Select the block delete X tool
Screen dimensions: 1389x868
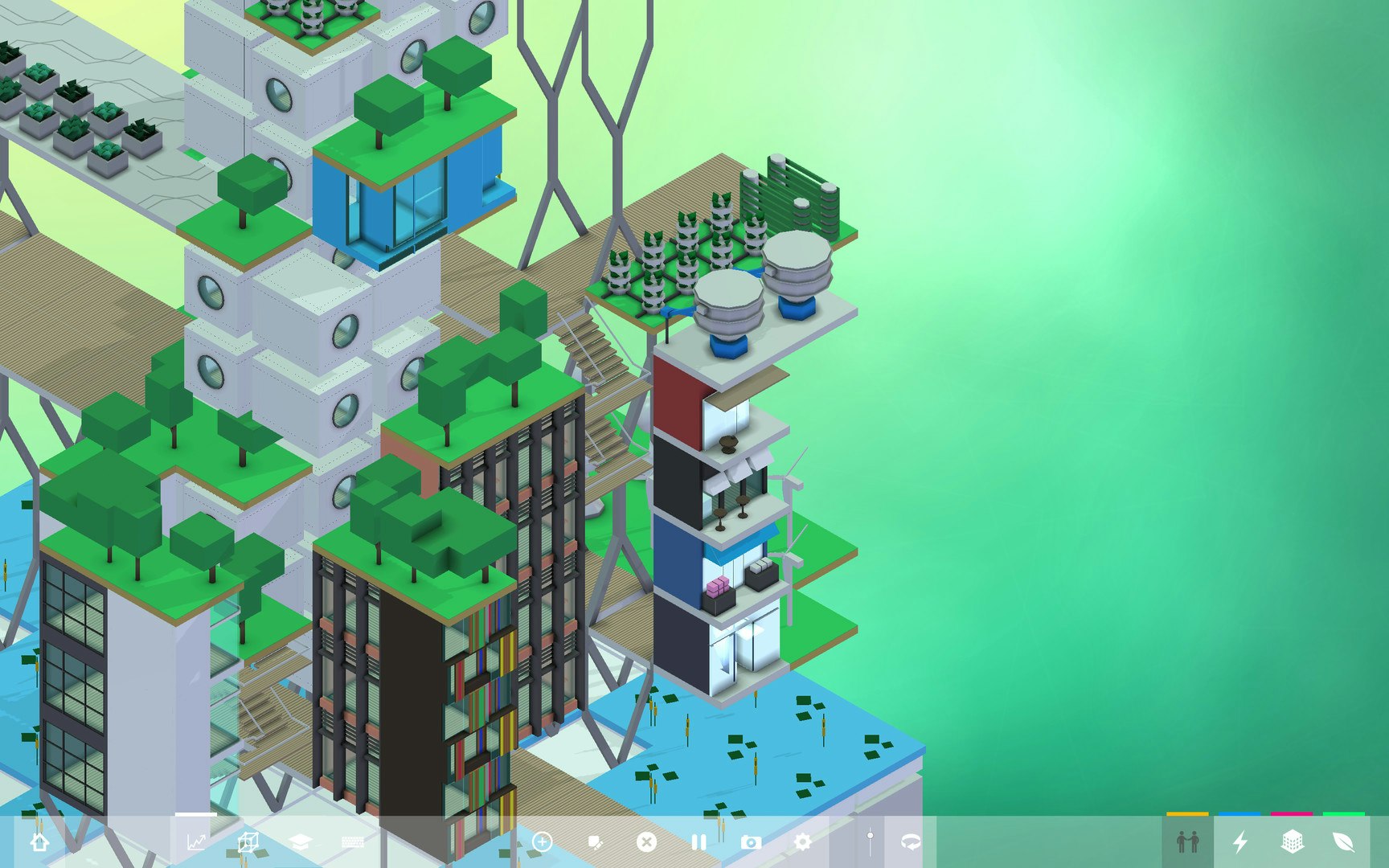647,842
